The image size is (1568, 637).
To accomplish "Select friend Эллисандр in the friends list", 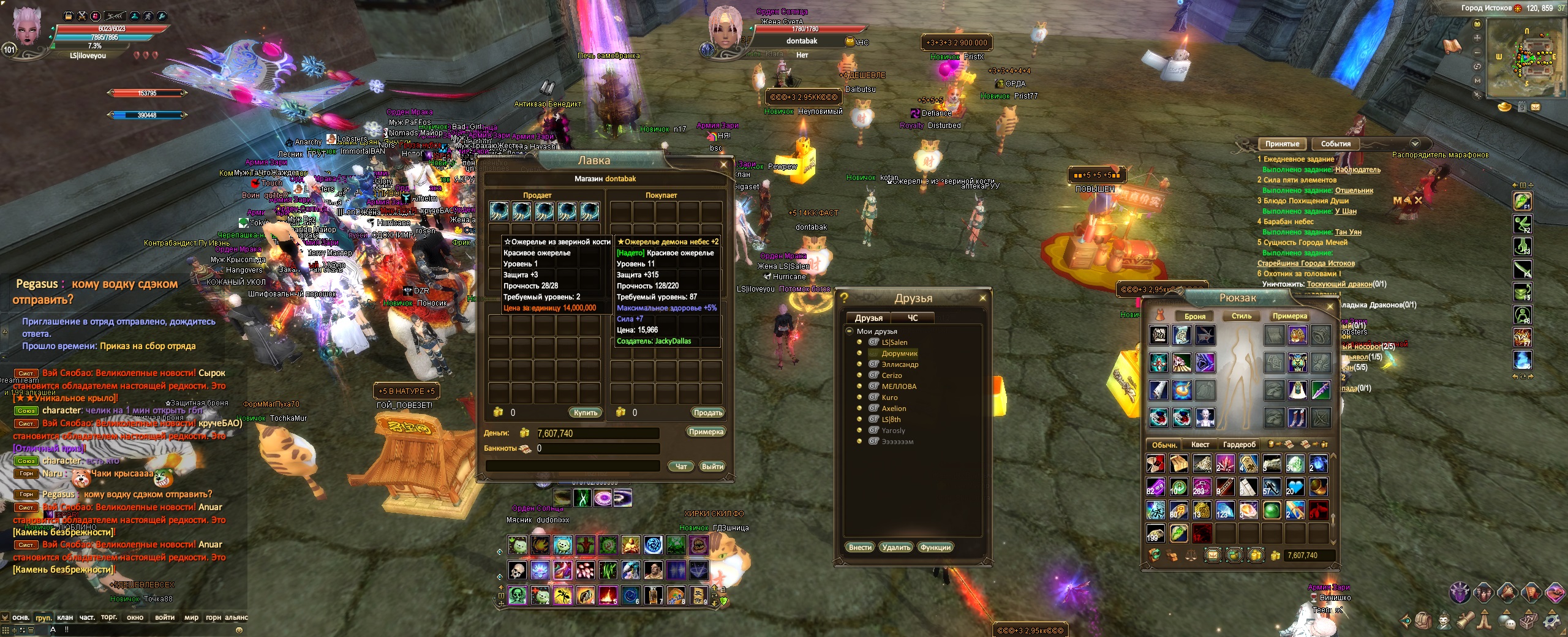I will pyautogui.click(x=900, y=364).
